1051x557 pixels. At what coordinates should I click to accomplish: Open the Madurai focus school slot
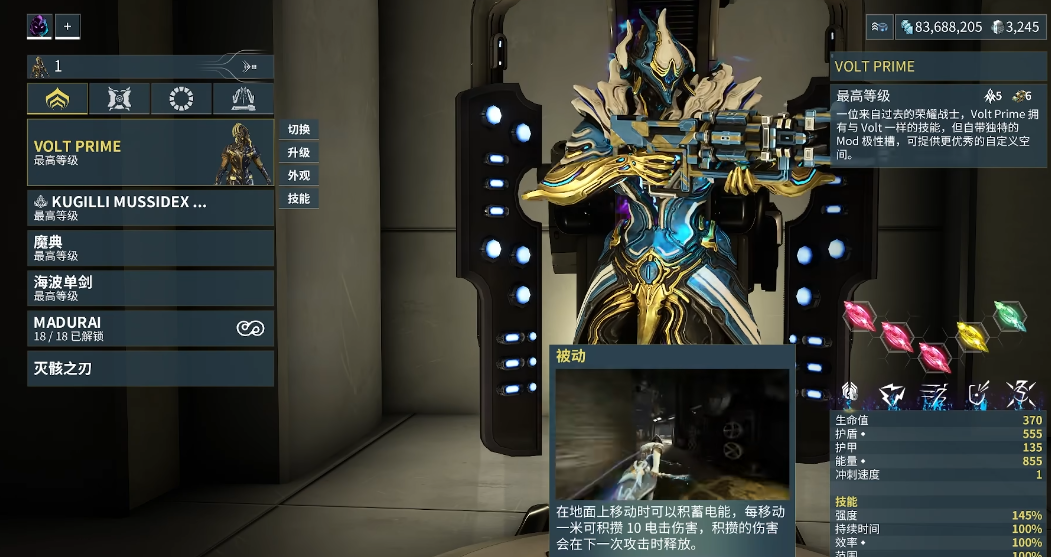click(150, 328)
